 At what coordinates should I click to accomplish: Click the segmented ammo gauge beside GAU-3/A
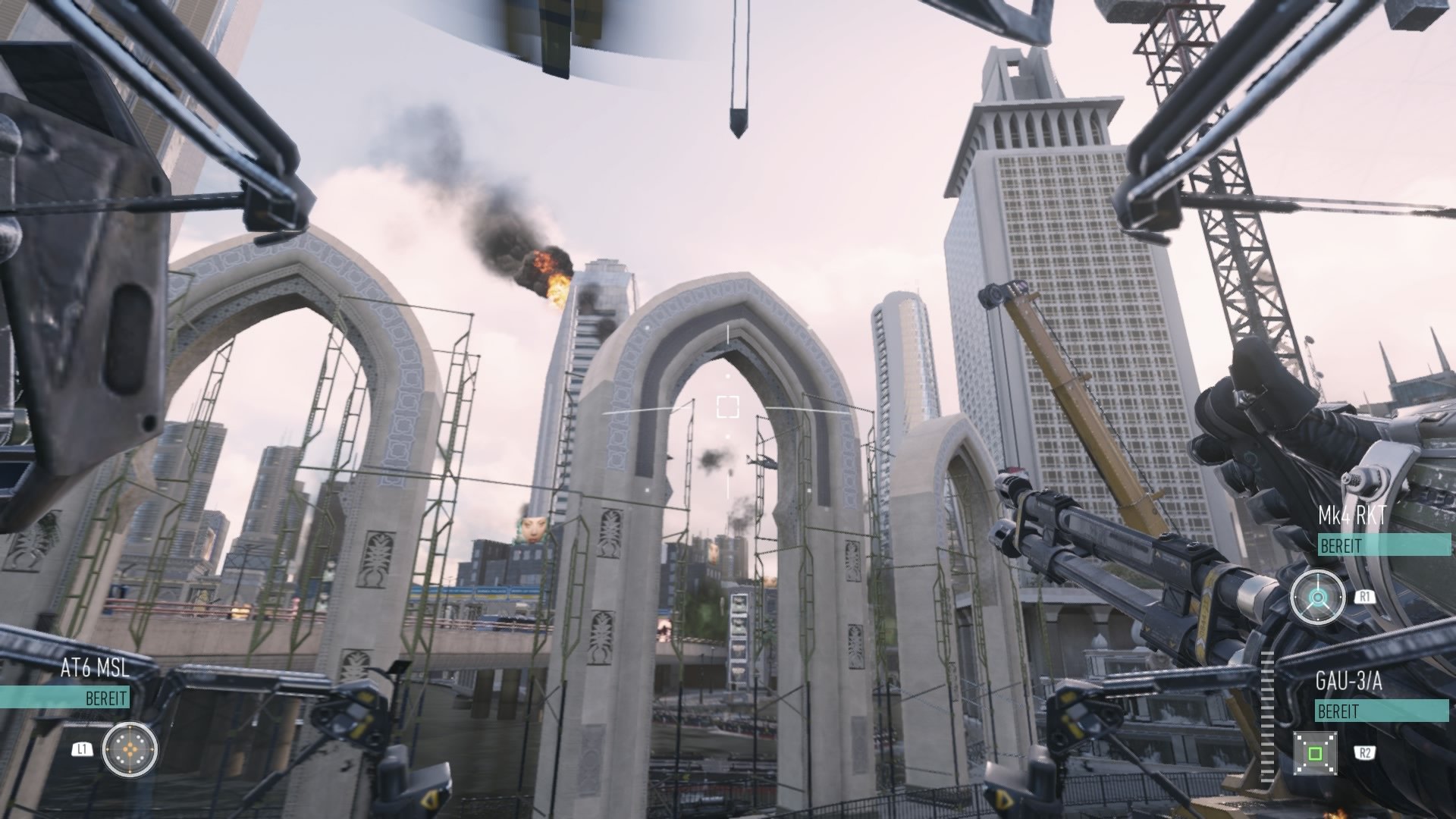1267,716
